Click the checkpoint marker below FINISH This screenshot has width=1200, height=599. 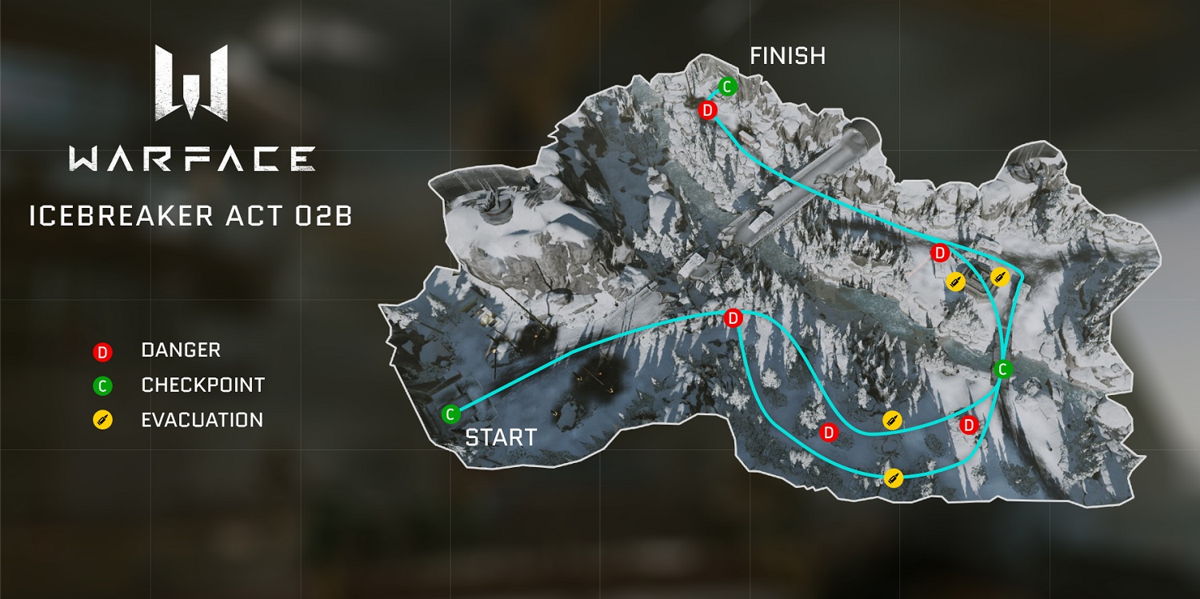(x=728, y=87)
